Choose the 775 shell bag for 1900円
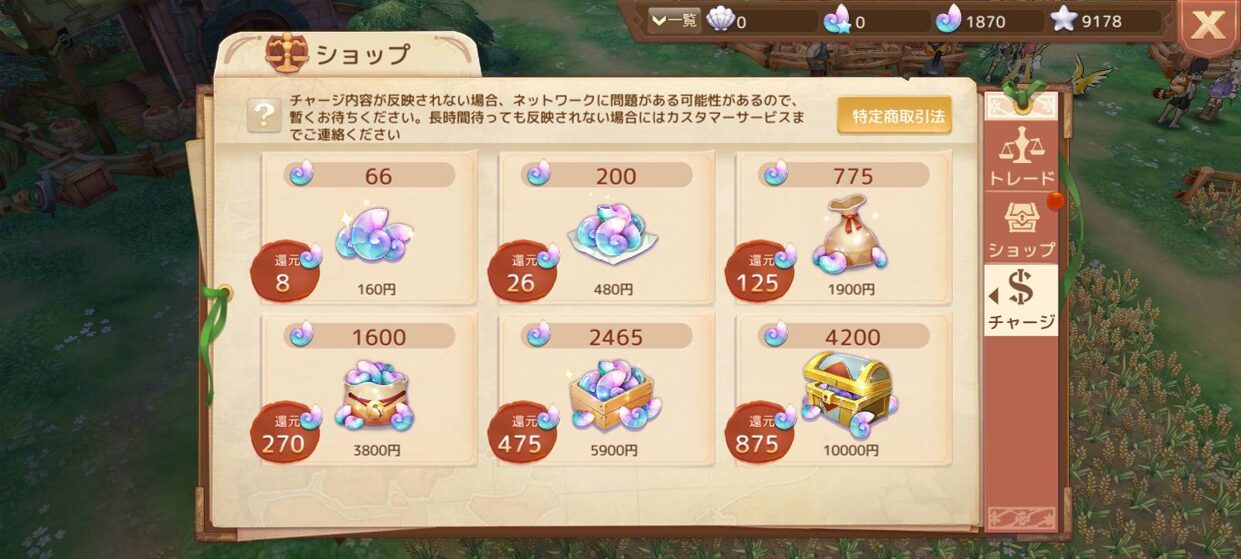1241x559 pixels. click(x=844, y=230)
